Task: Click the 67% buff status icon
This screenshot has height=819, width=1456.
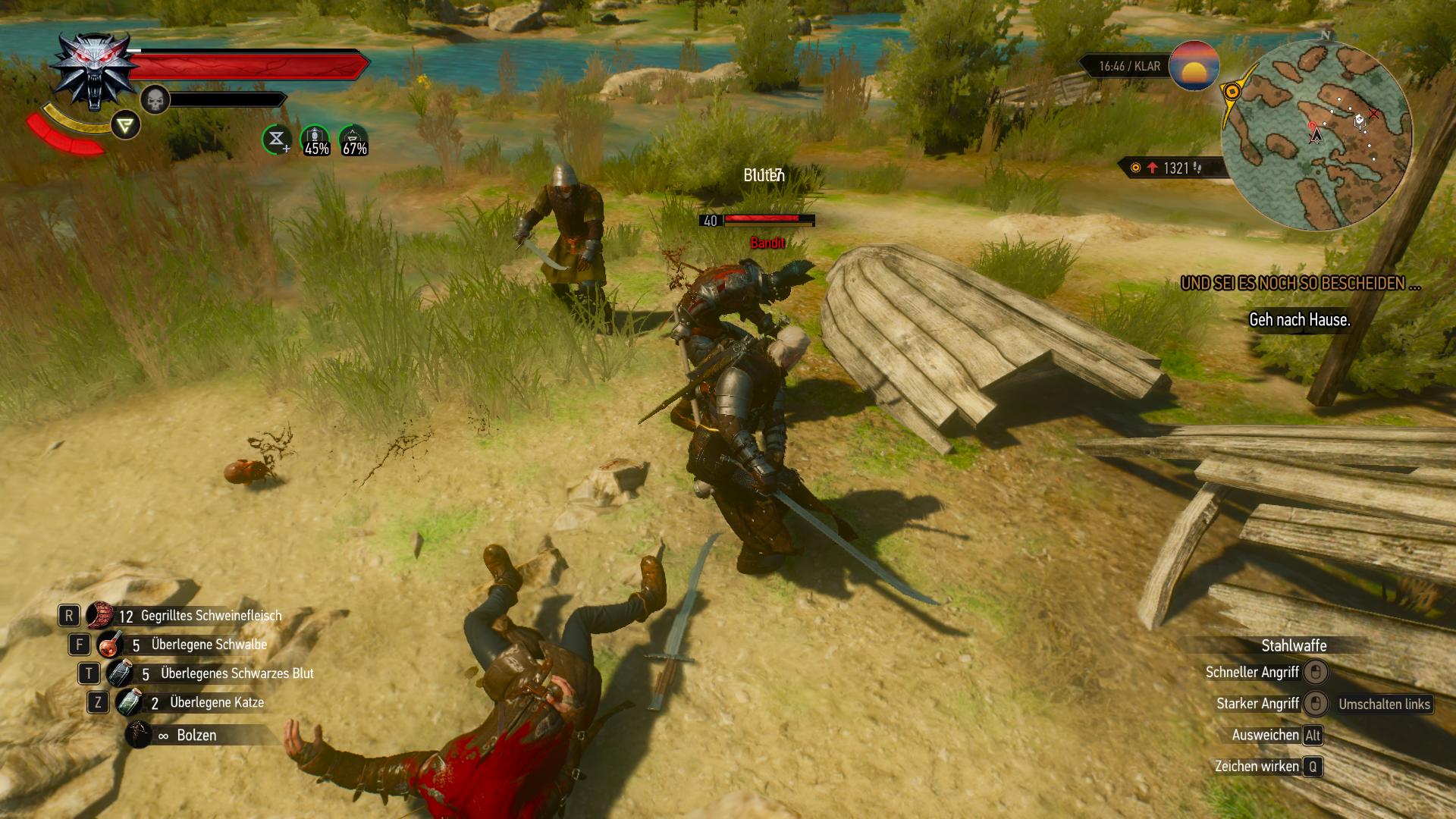Action: [353, 140]
